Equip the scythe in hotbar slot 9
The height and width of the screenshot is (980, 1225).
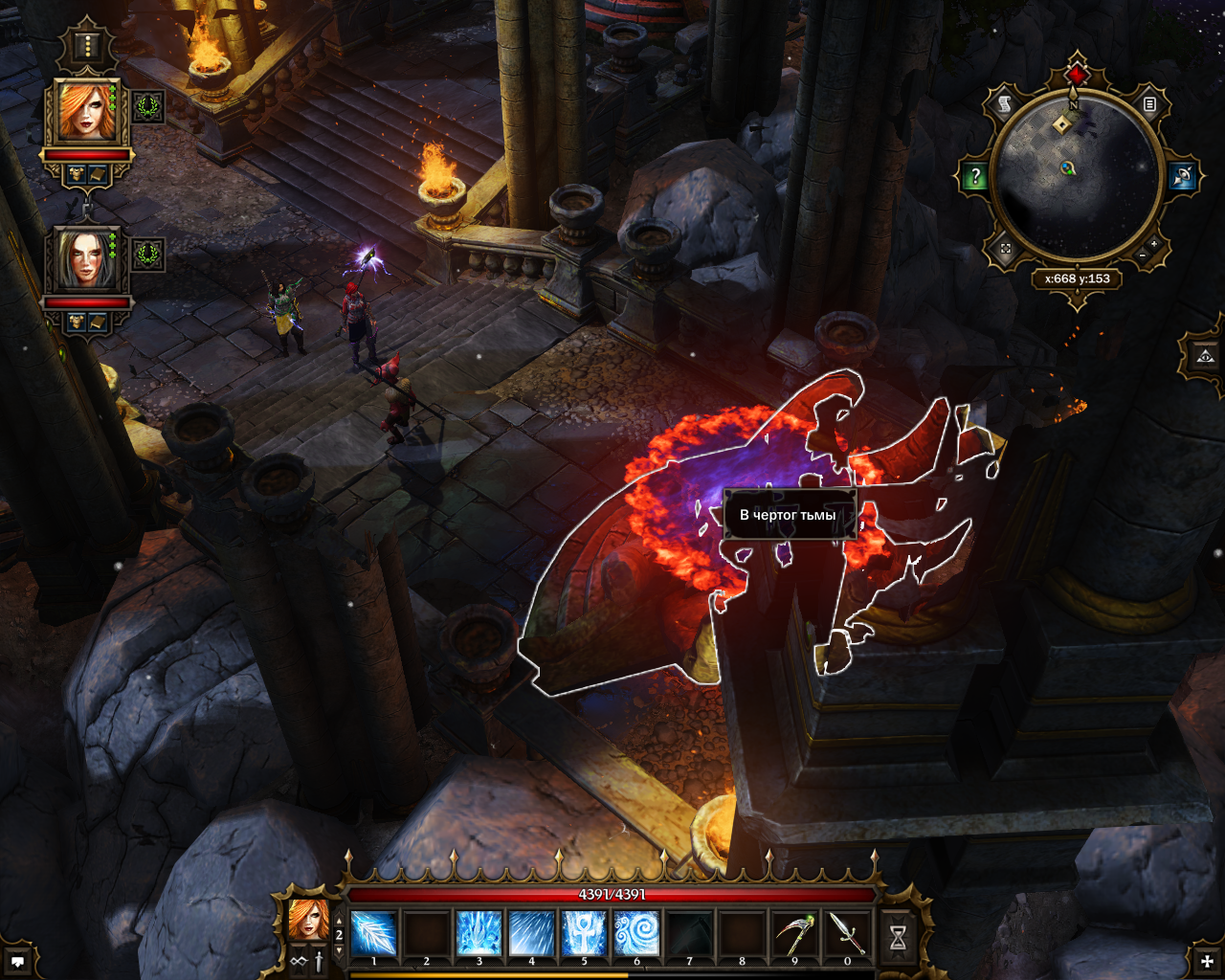(794, 932)
